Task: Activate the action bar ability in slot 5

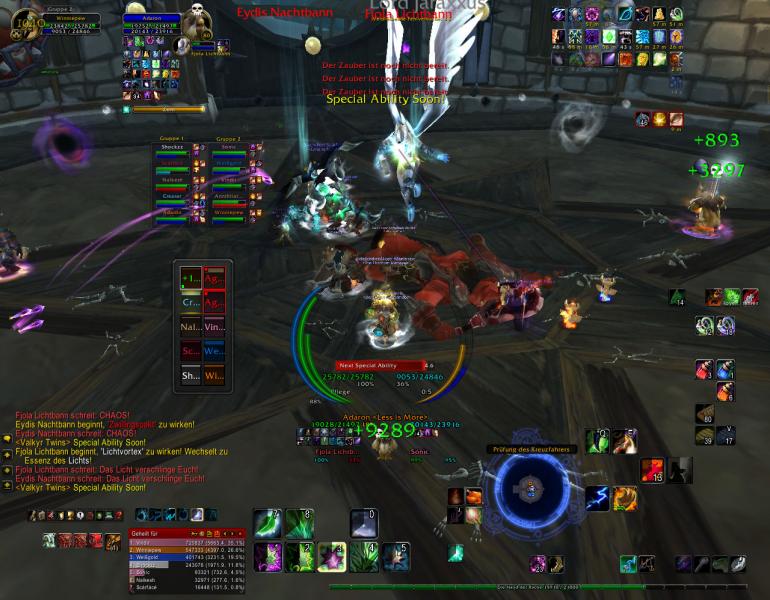Action: click(x=395, y=556)
